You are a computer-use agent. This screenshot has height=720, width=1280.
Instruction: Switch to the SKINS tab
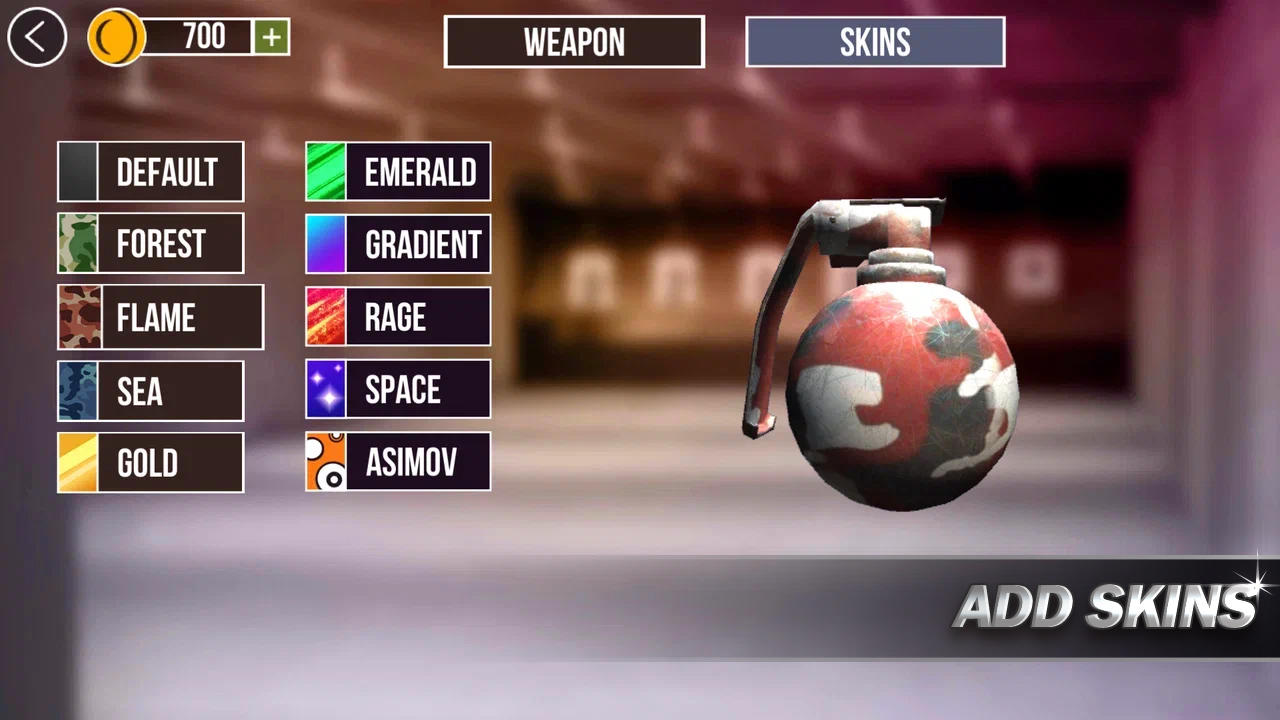coord(875,42)
